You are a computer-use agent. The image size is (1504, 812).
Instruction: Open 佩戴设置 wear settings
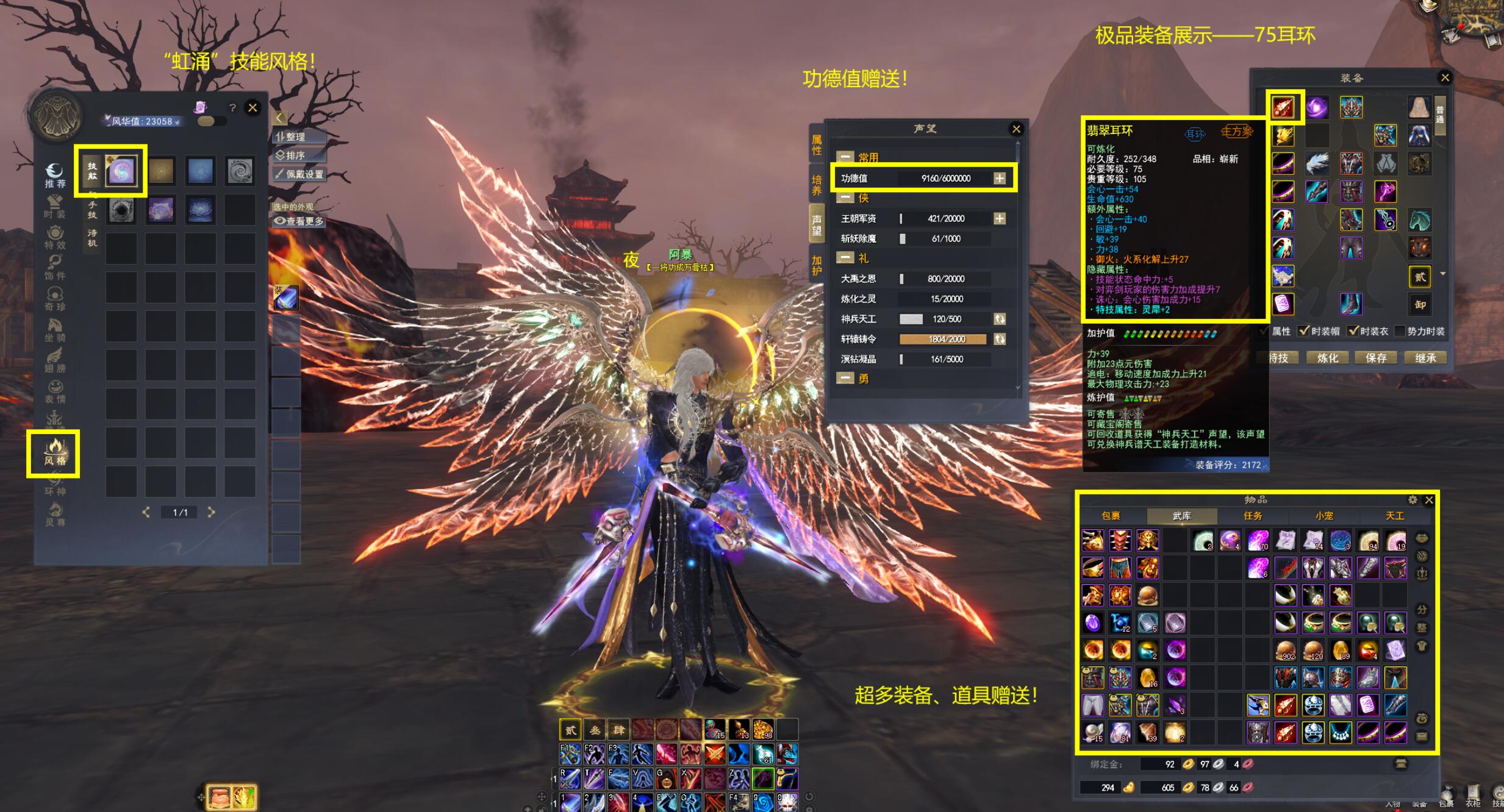pyautogui.click(x=299, y=174)
